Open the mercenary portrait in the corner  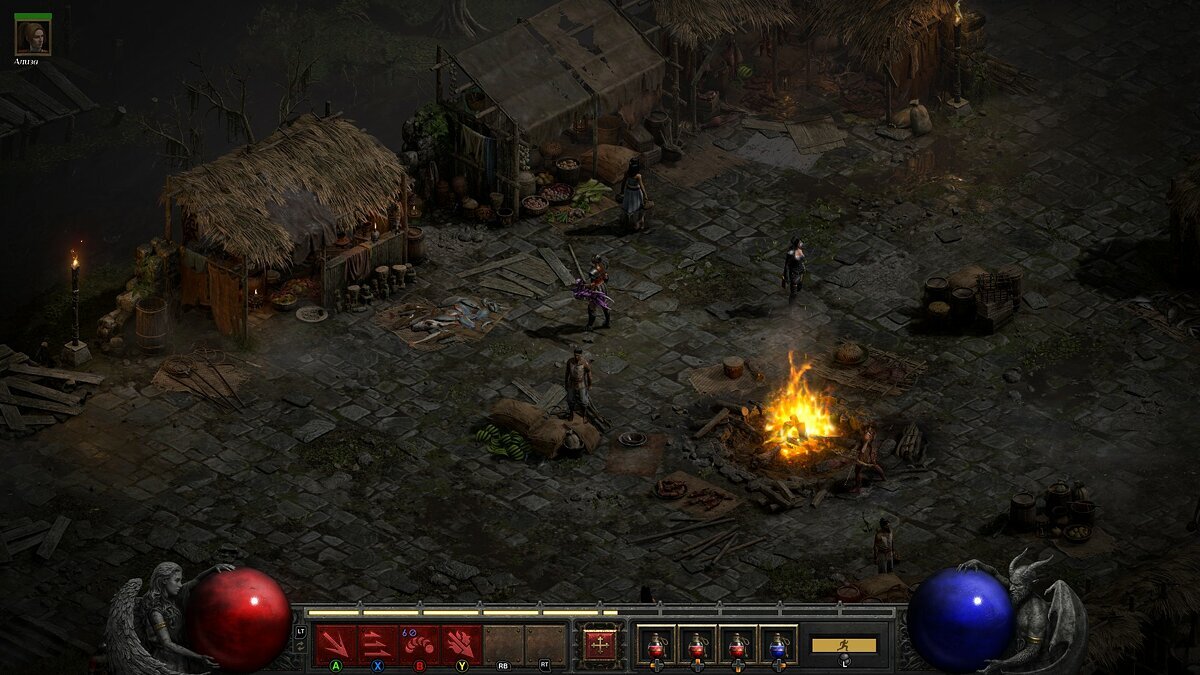[33, 37]
